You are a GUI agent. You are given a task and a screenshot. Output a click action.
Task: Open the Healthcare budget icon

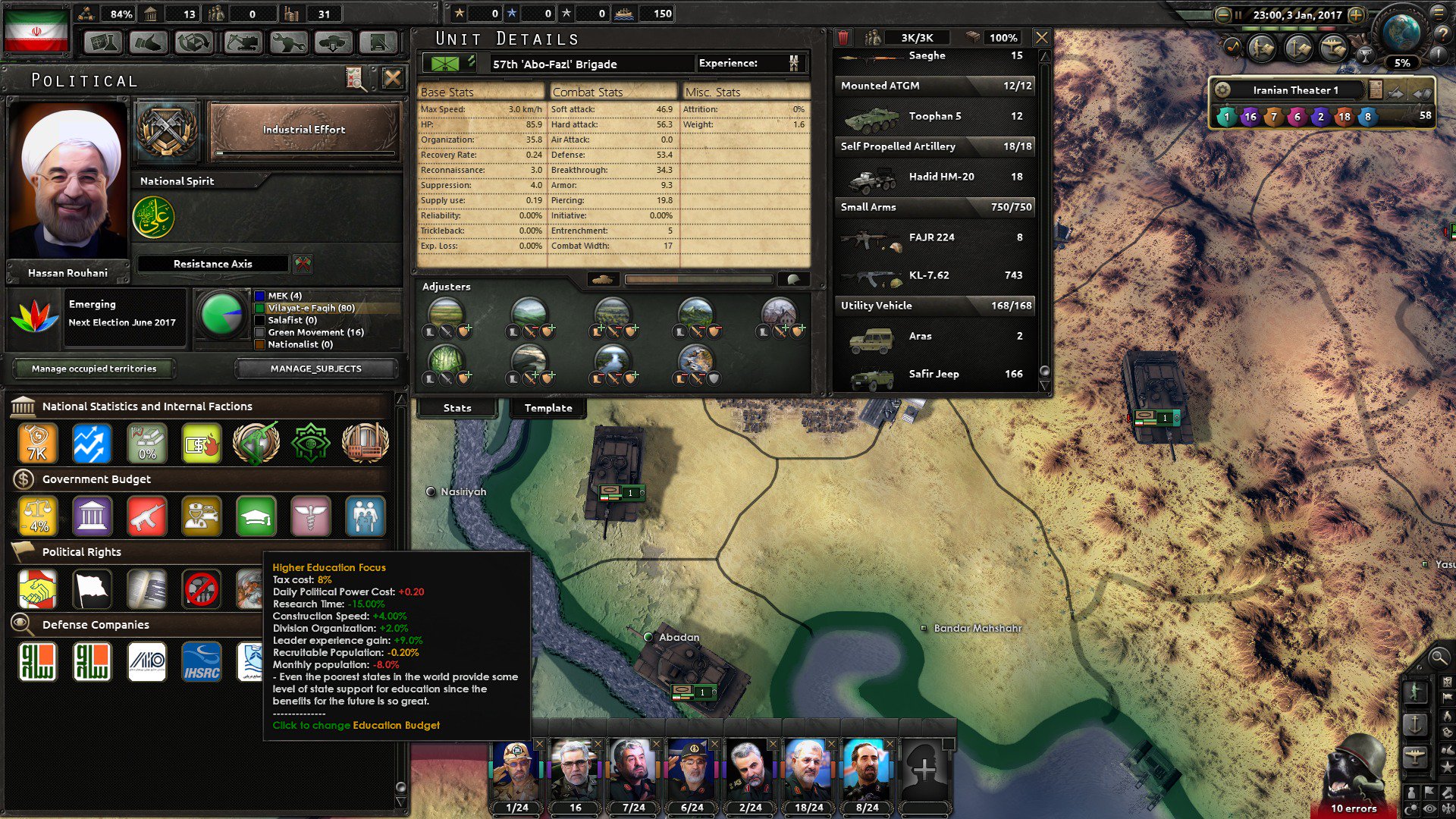309,515
